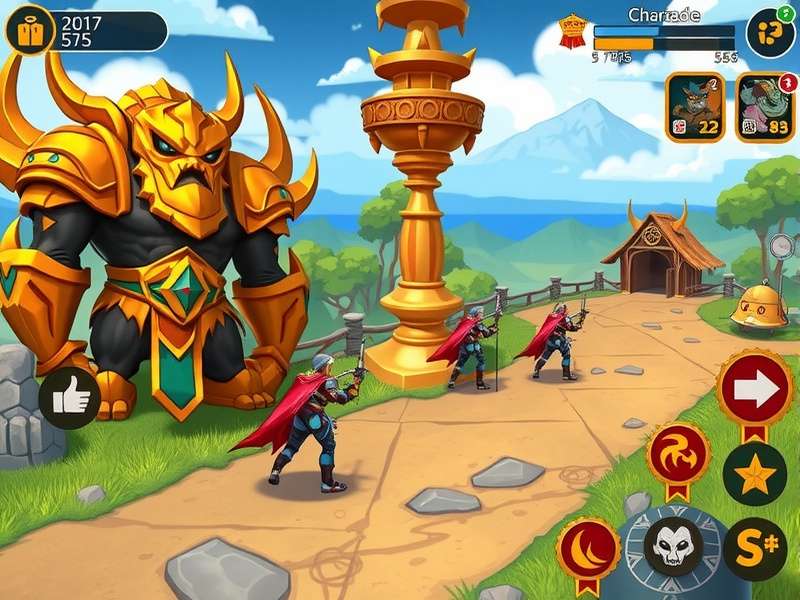
Task: Click the orange S button
Action: [x=754, y=549]
